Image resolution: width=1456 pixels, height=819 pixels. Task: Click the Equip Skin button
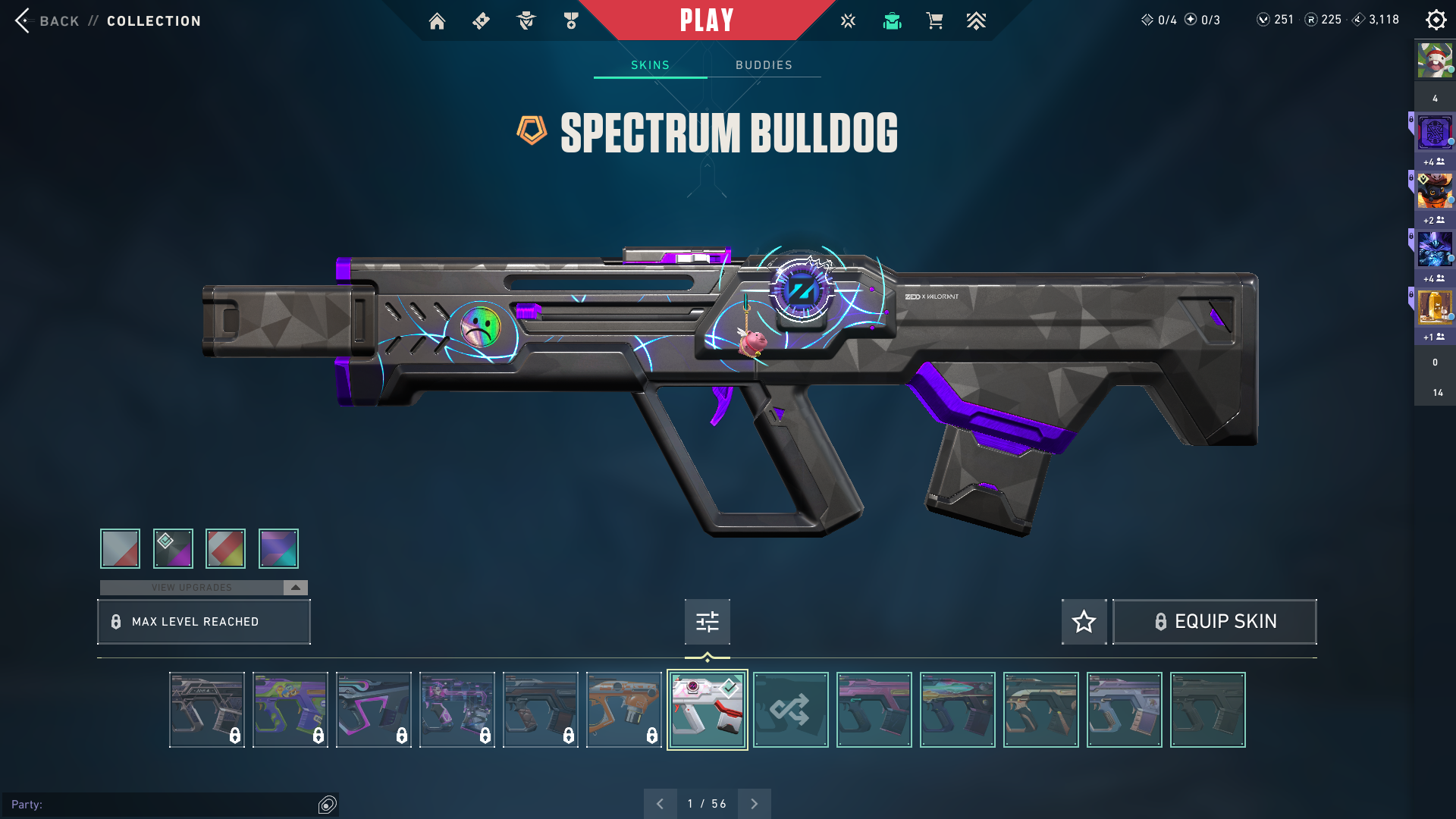(x=1214, y=622)
